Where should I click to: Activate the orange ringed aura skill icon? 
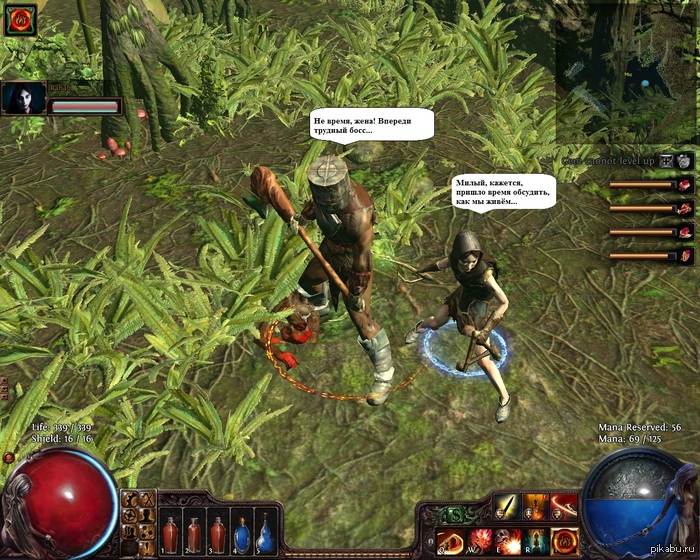[564, 541]
